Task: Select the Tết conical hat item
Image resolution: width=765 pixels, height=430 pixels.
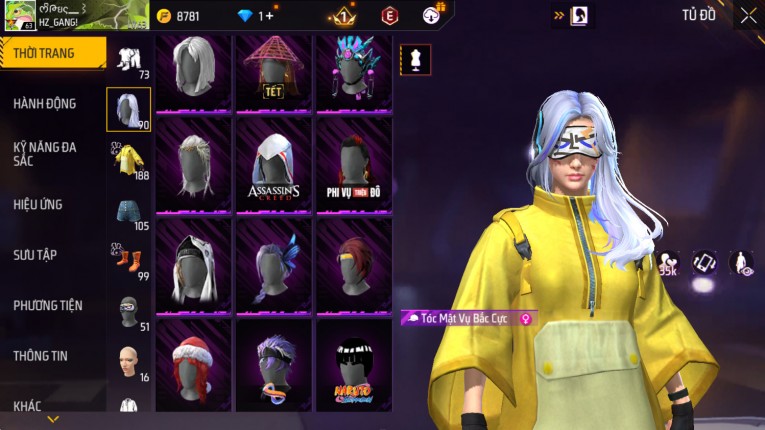Action: click(274, 70)
